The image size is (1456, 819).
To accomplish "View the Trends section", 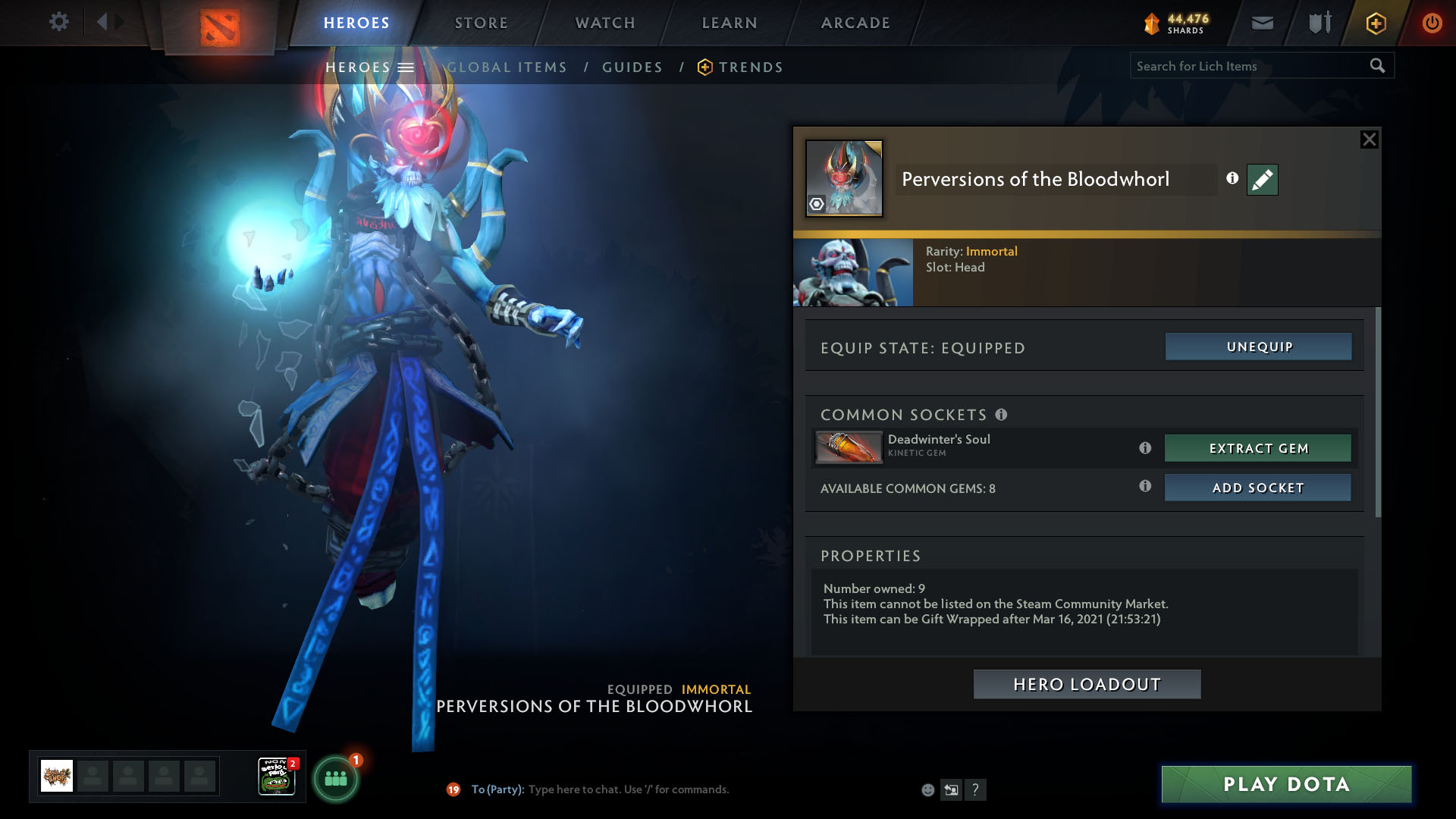I will [x=750, y=67].
